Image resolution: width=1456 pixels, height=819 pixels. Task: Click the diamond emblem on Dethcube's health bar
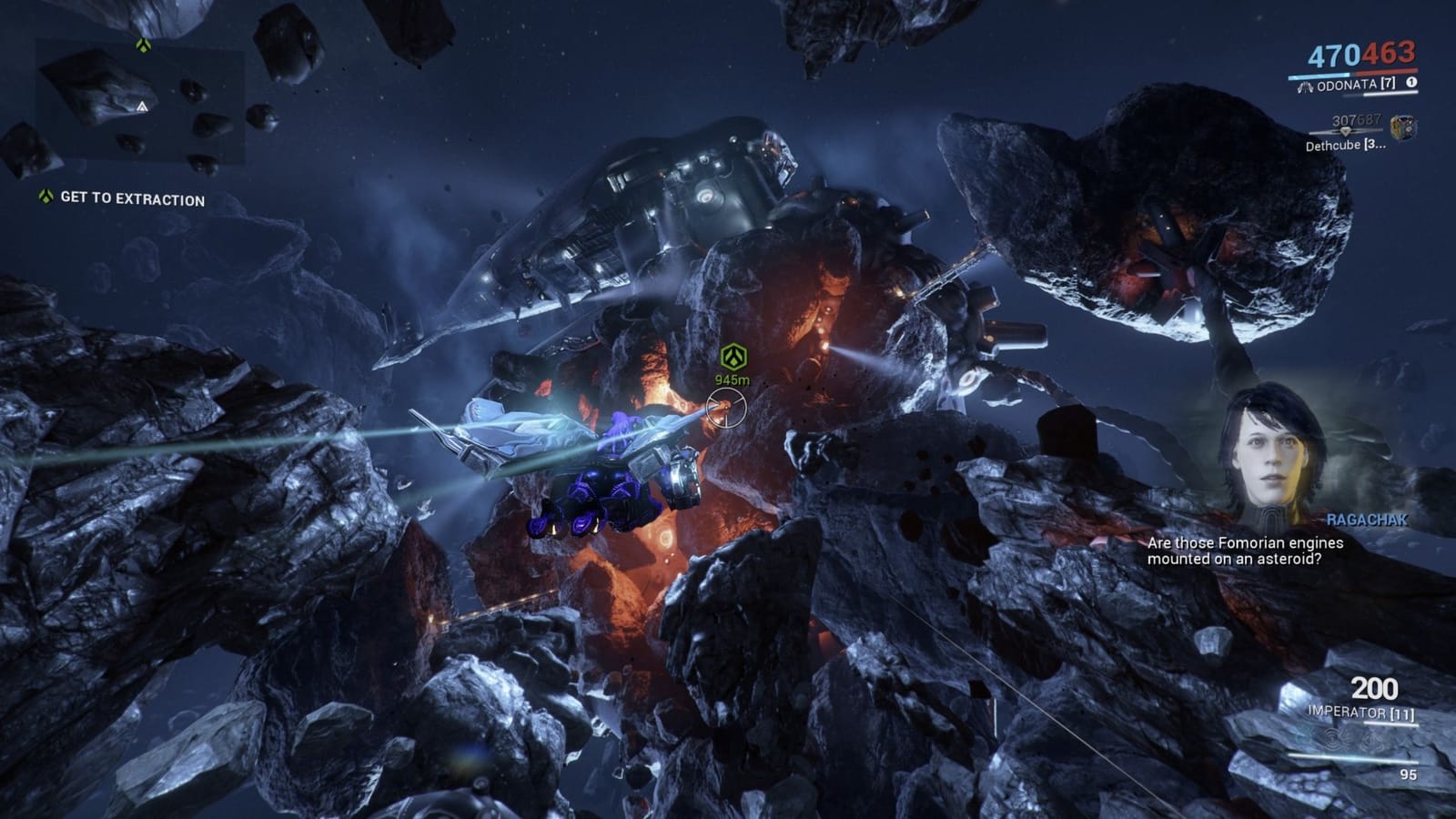(1344, 131)
